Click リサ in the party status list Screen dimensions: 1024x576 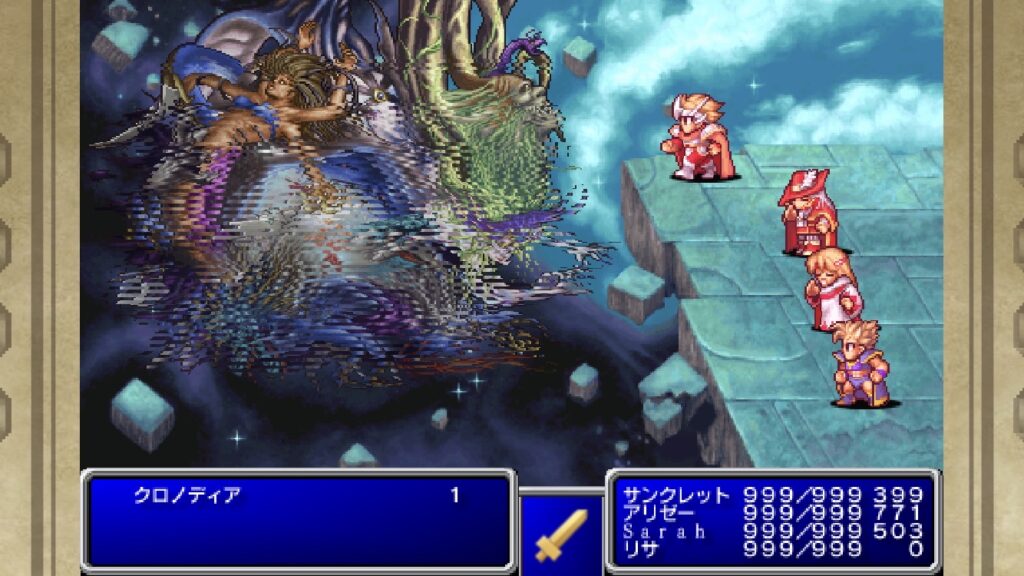point(641,549)
